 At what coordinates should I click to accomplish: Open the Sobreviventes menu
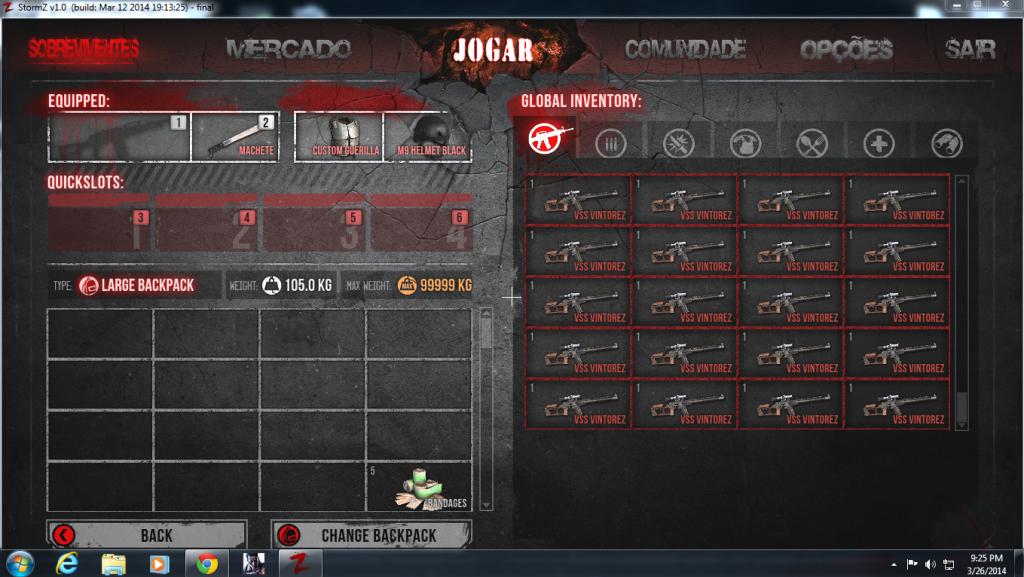pos(84,49)
